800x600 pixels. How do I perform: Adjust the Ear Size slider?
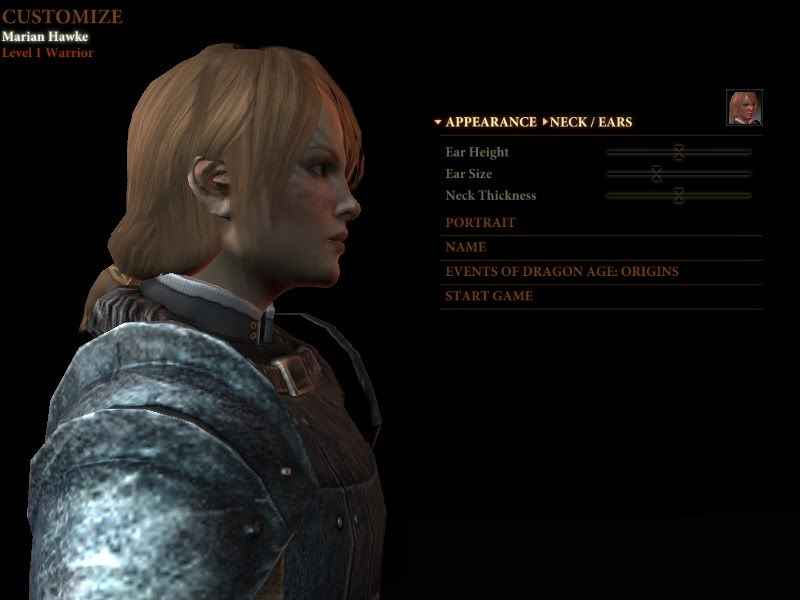click(657, 174)
